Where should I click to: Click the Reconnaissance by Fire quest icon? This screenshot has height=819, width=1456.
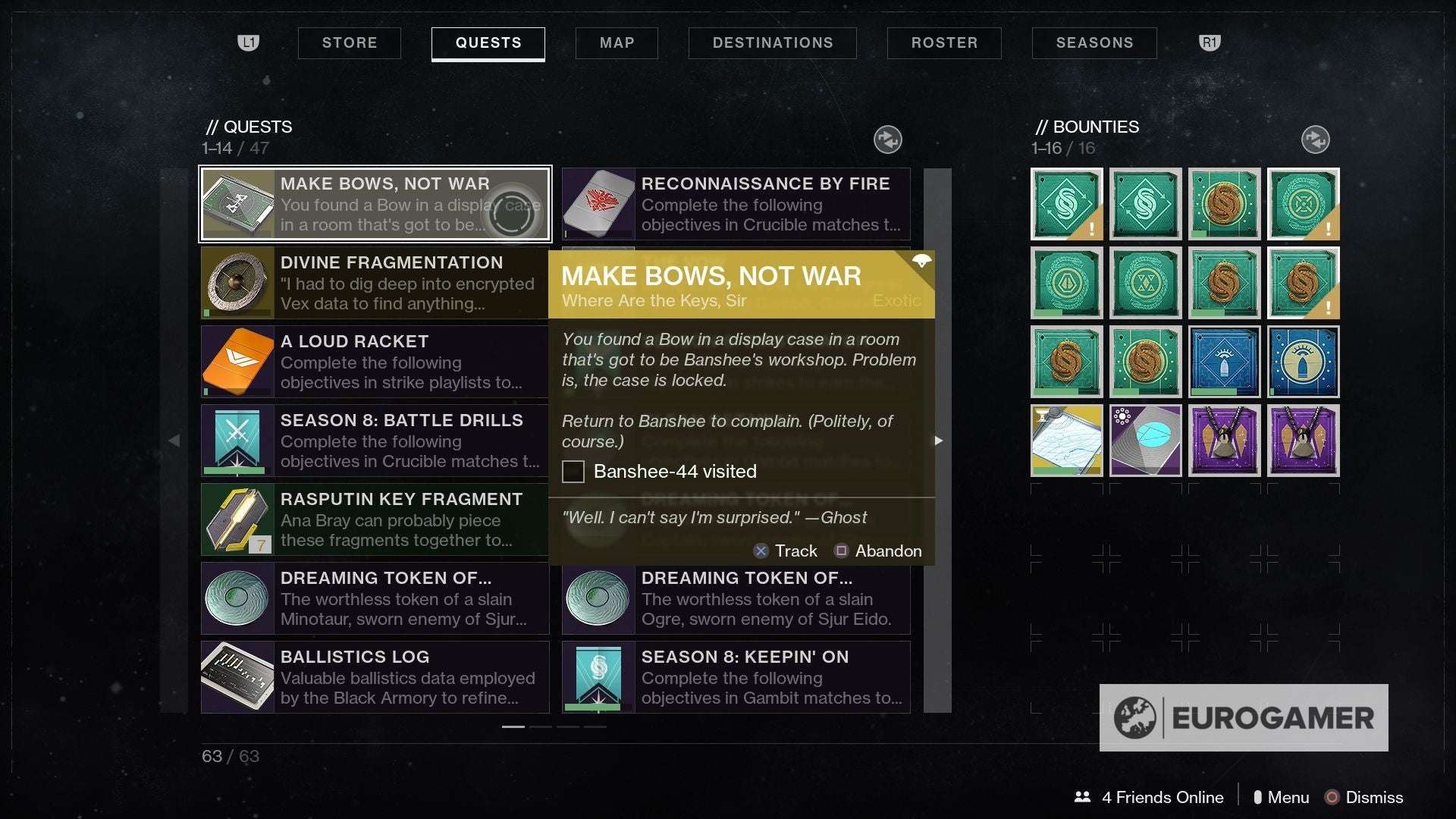coord(598,204)
